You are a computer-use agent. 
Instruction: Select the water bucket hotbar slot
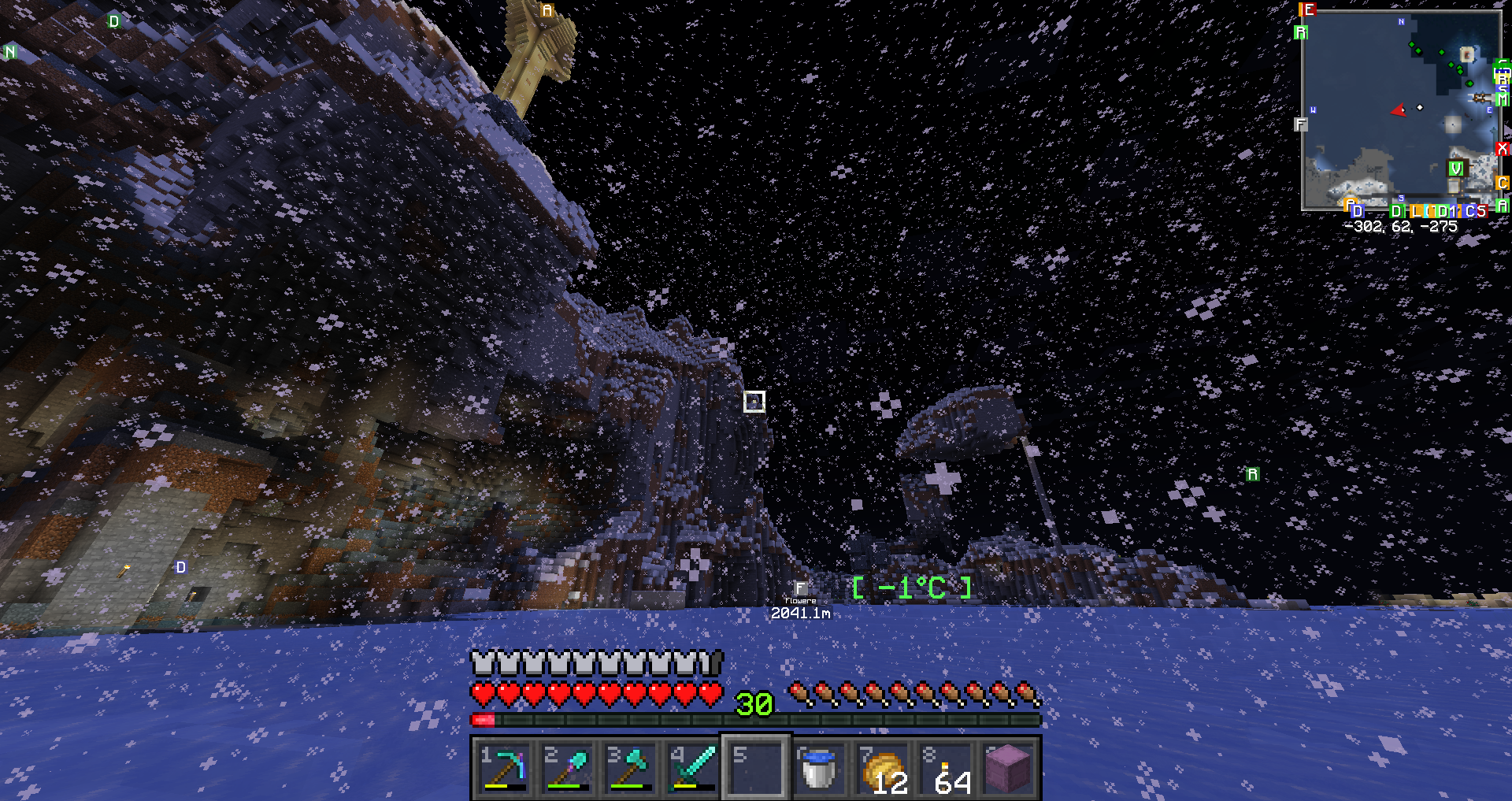tap(819, 768)
